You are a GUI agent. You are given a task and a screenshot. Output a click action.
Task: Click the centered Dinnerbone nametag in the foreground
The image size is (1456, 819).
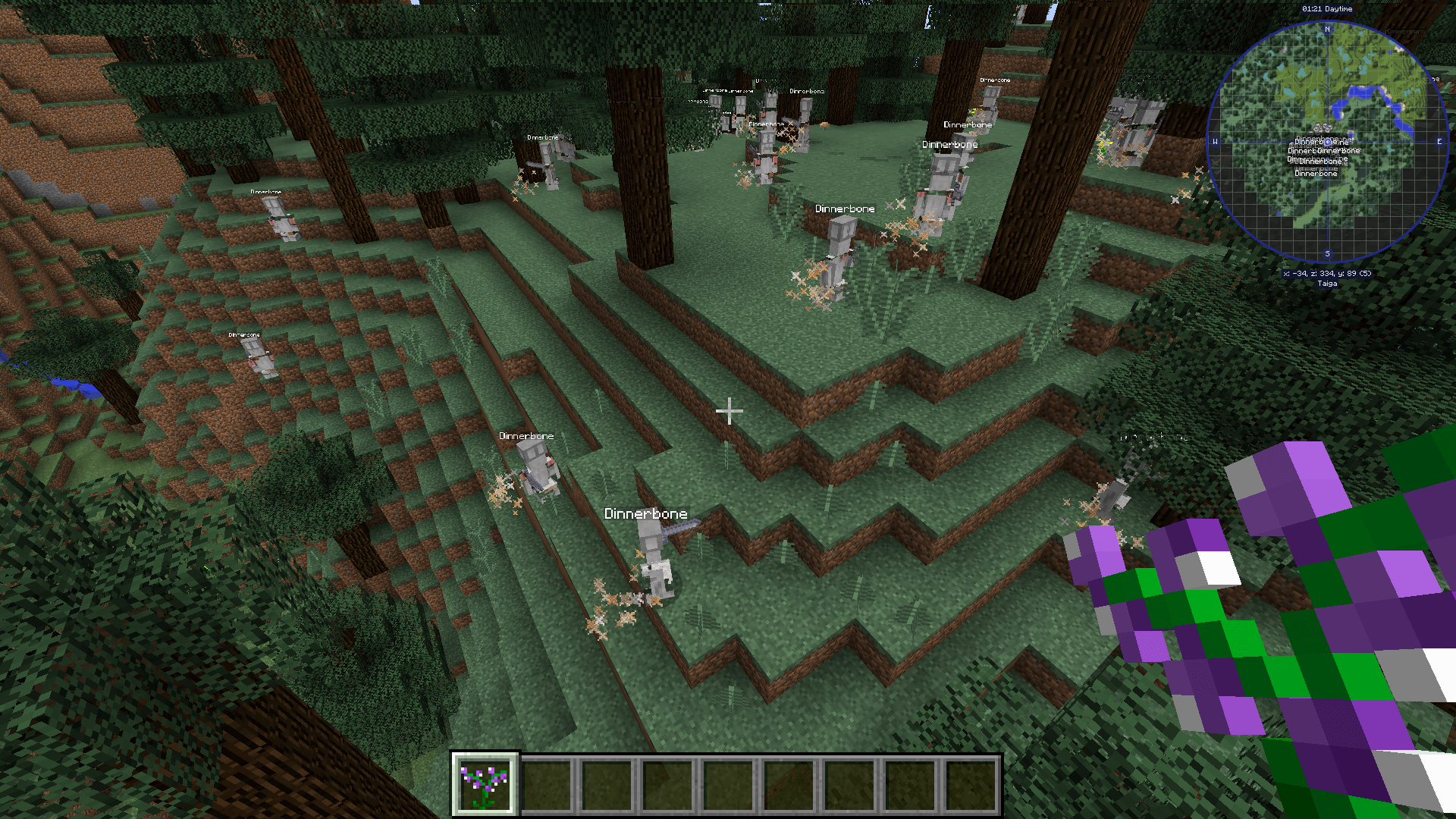(x=645, y=513)
